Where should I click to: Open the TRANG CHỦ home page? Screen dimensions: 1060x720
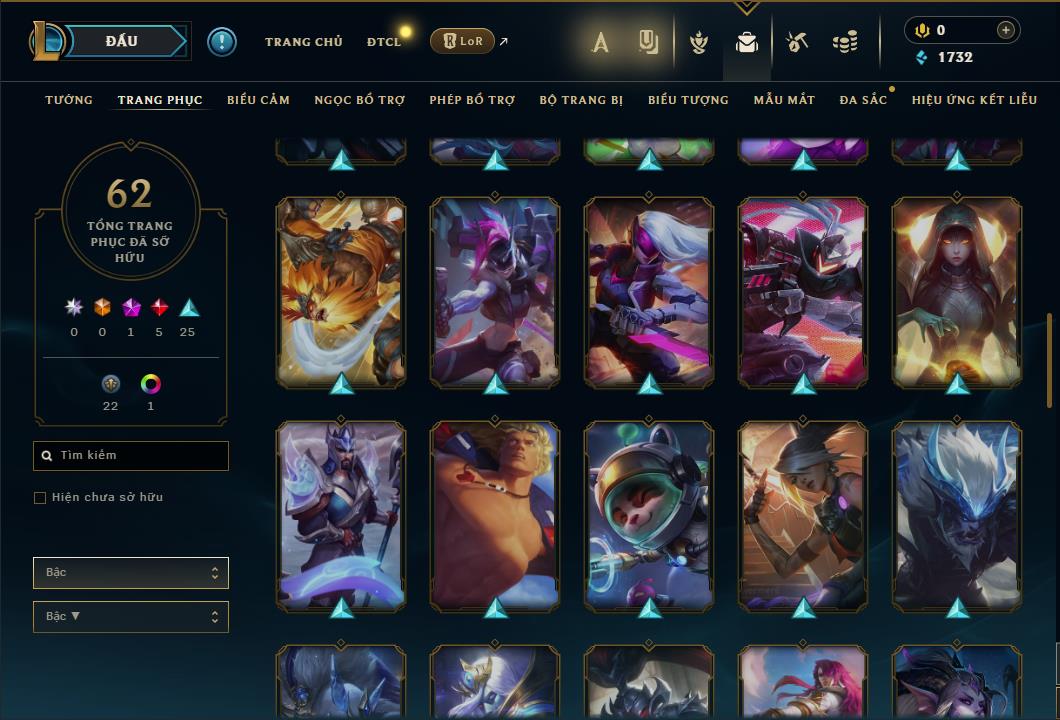pos(303,42)
